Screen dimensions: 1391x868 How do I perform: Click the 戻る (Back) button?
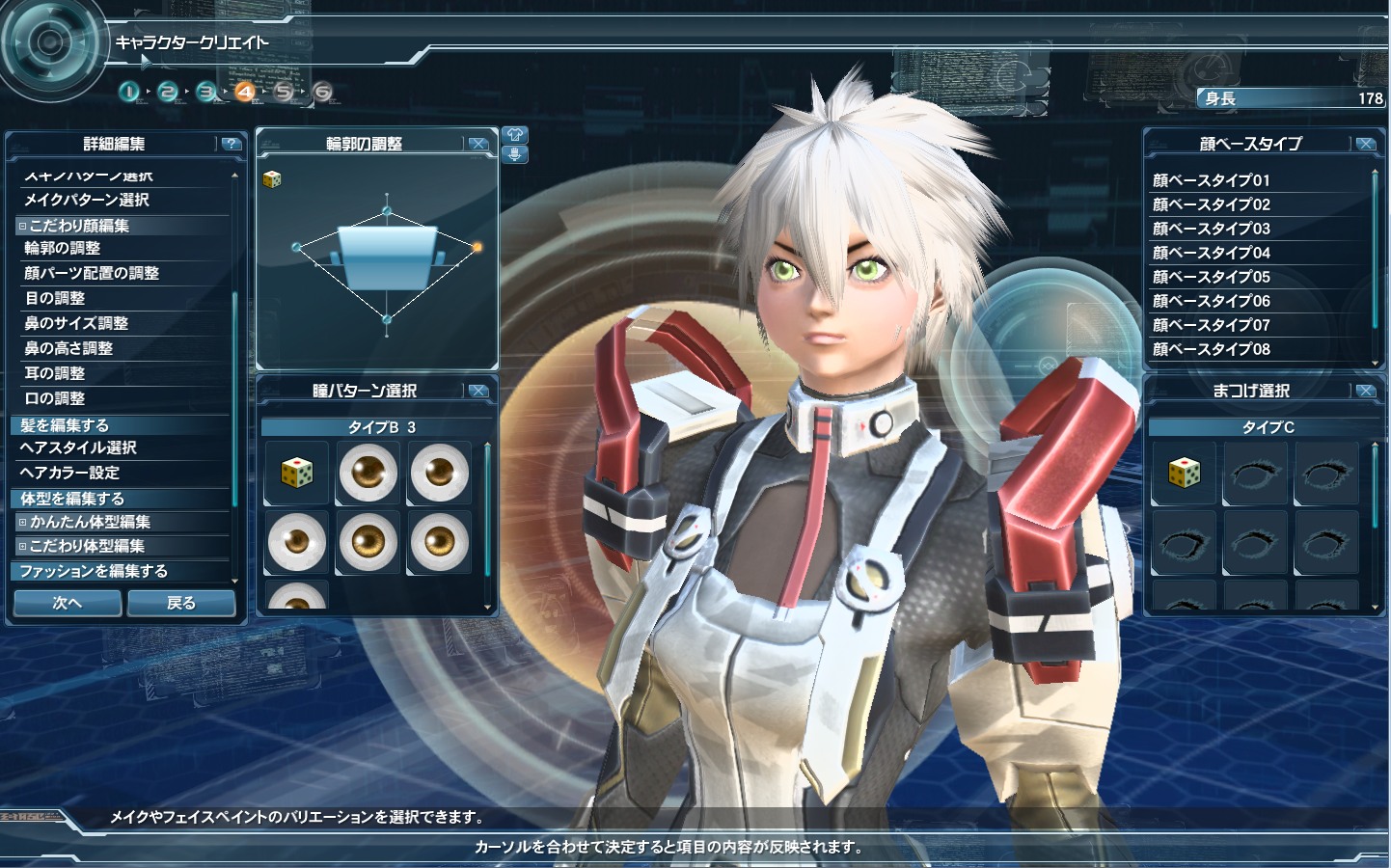[x=181, y=603]
